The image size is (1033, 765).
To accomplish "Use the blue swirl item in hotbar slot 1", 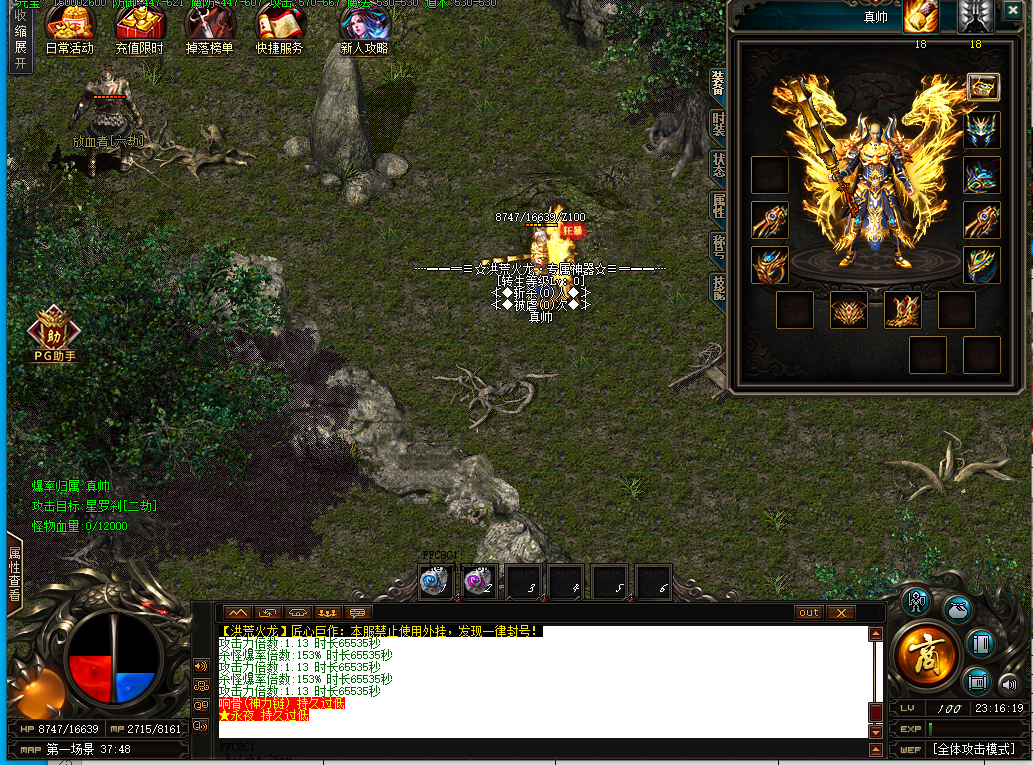I will click(434, 582).
